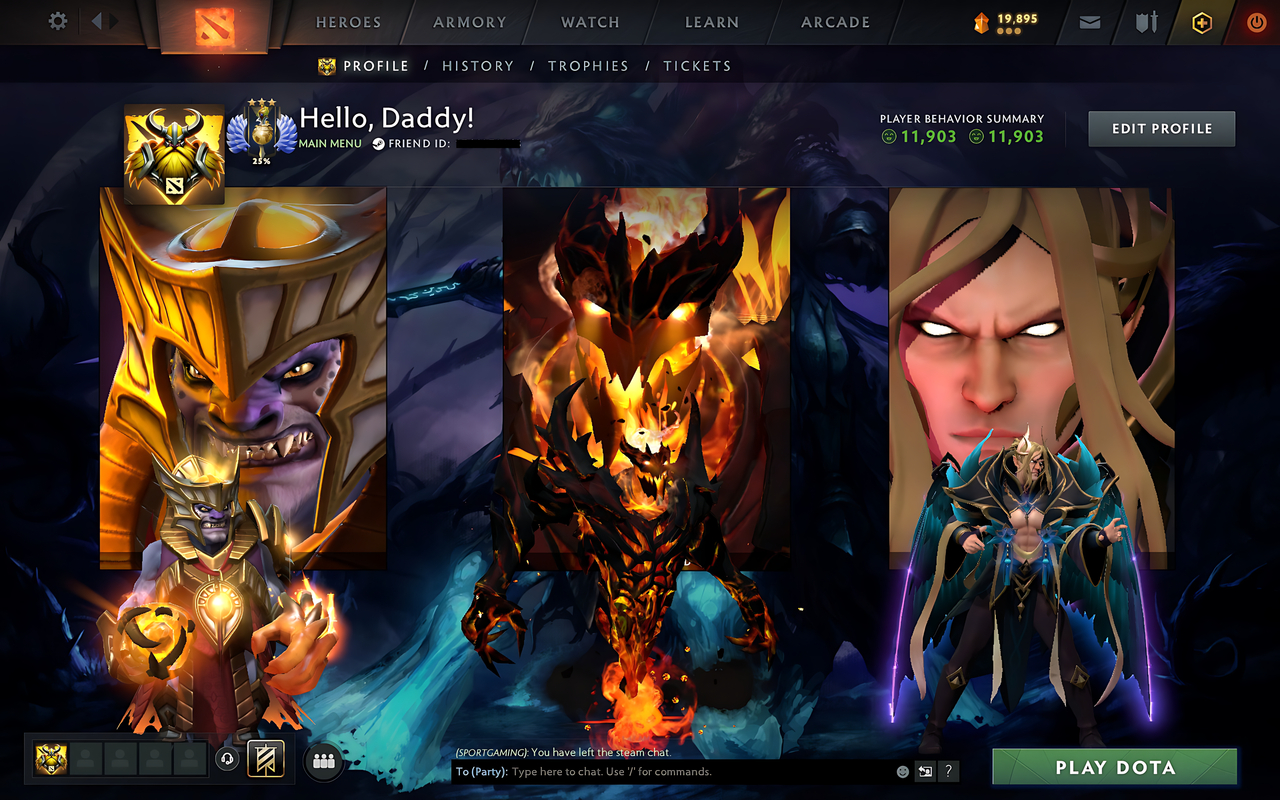
Task: Click the shards balance gem icon
Action: [982, 21]
